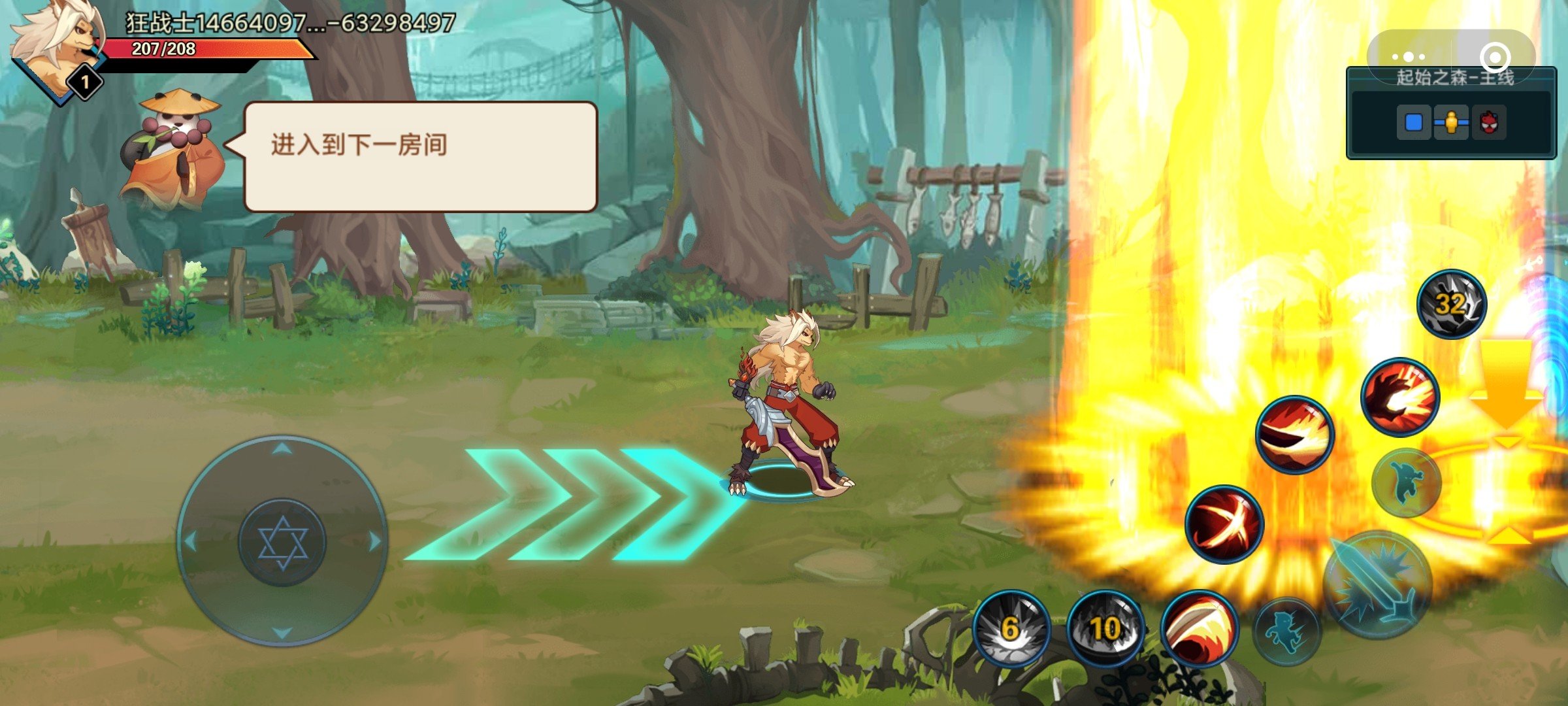Close the mini-program with the circle button
The width and height of the screenshot is (1568, 706).
tap(1494, 58)
